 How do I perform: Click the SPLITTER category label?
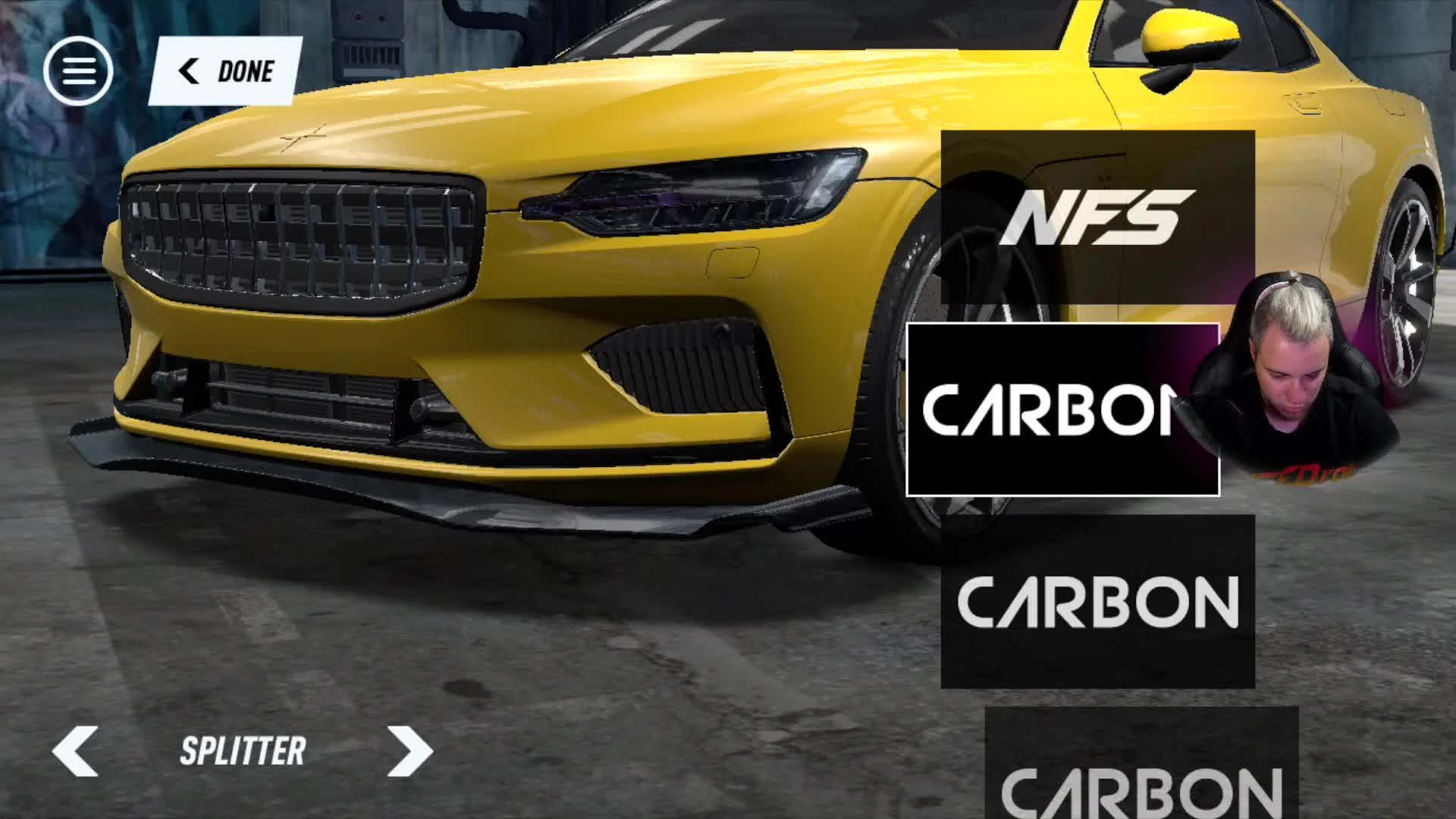[241, 752]
